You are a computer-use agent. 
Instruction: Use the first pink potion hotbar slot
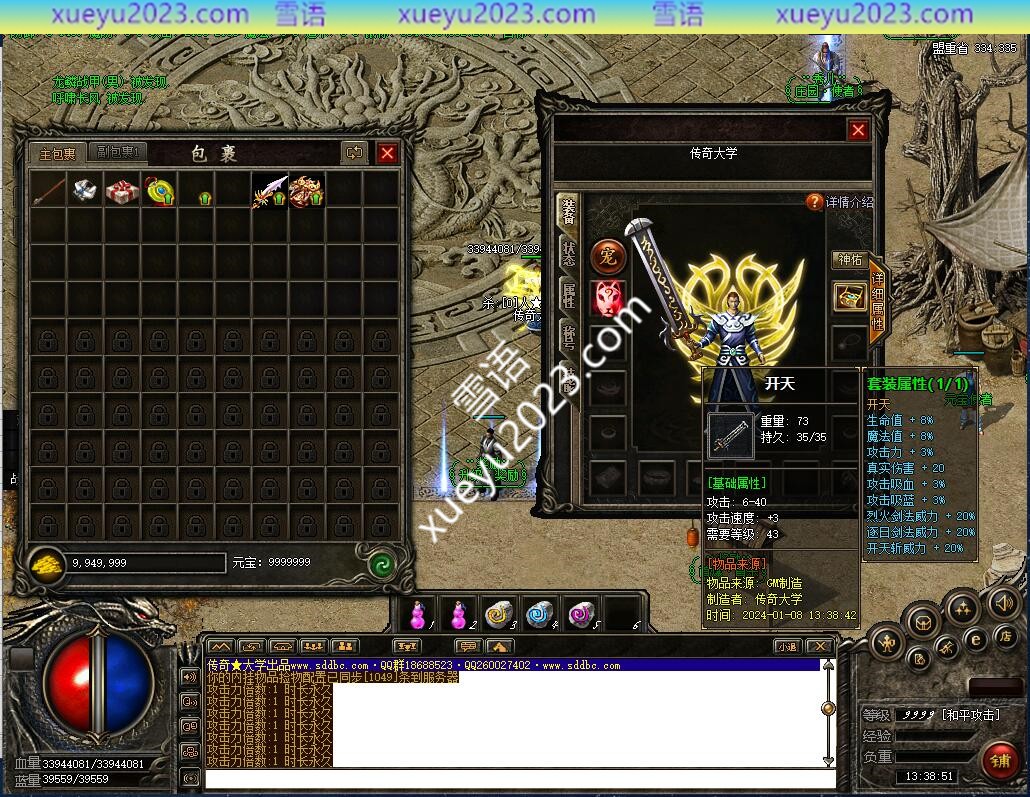(419, 614)
